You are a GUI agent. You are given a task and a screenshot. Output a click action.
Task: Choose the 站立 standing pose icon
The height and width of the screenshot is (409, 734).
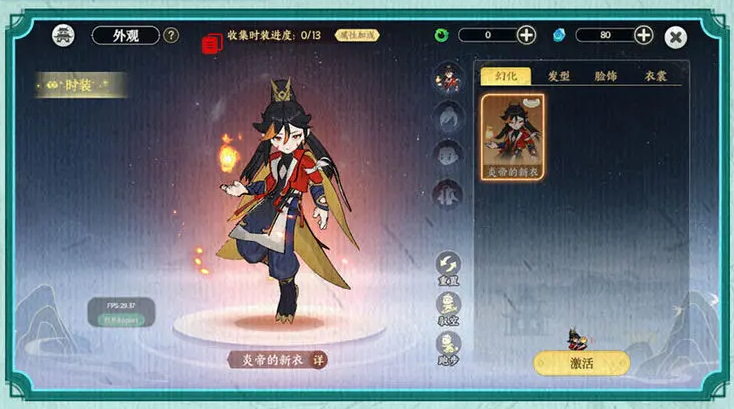pyautogui.click(x=448, y=306)
